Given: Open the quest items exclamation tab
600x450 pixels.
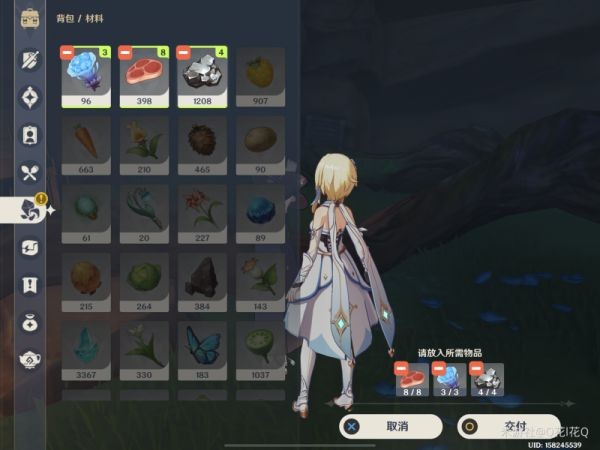Looking at the screenshot, I should click(30, 285).
